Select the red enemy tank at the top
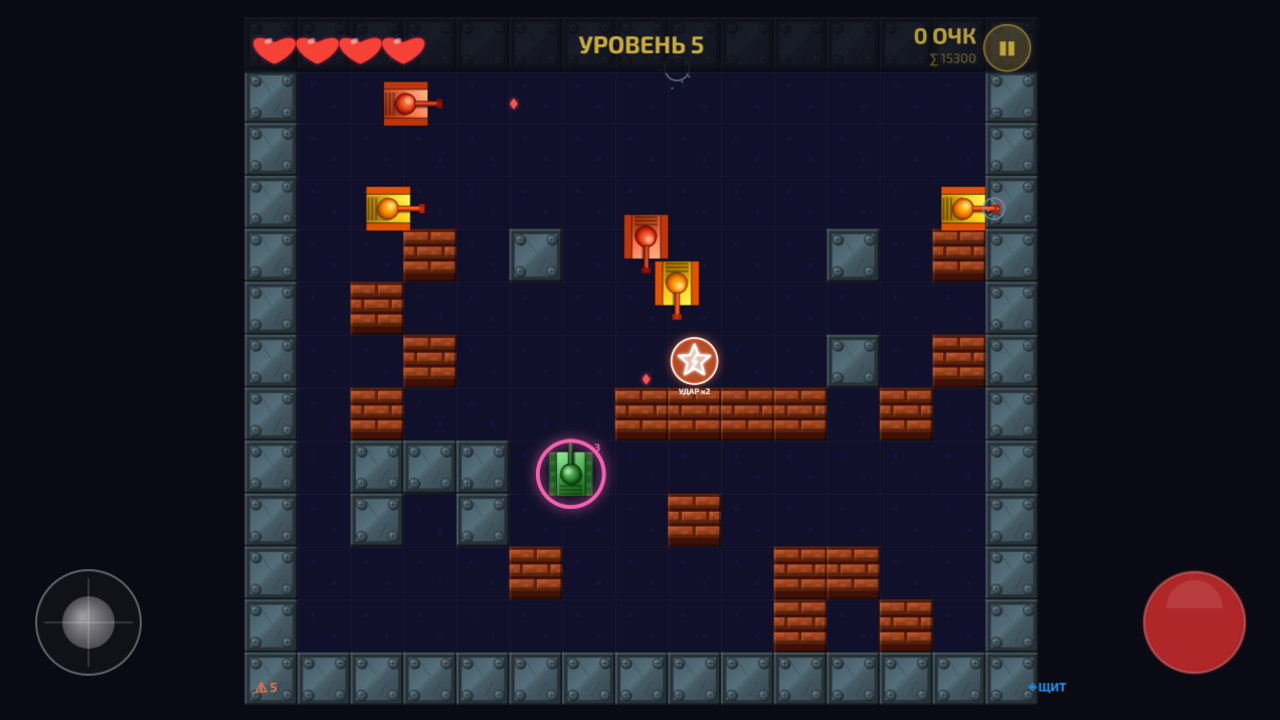This screenshot has width=1280, height=720. pyautogui.click(x=405, y=102)
